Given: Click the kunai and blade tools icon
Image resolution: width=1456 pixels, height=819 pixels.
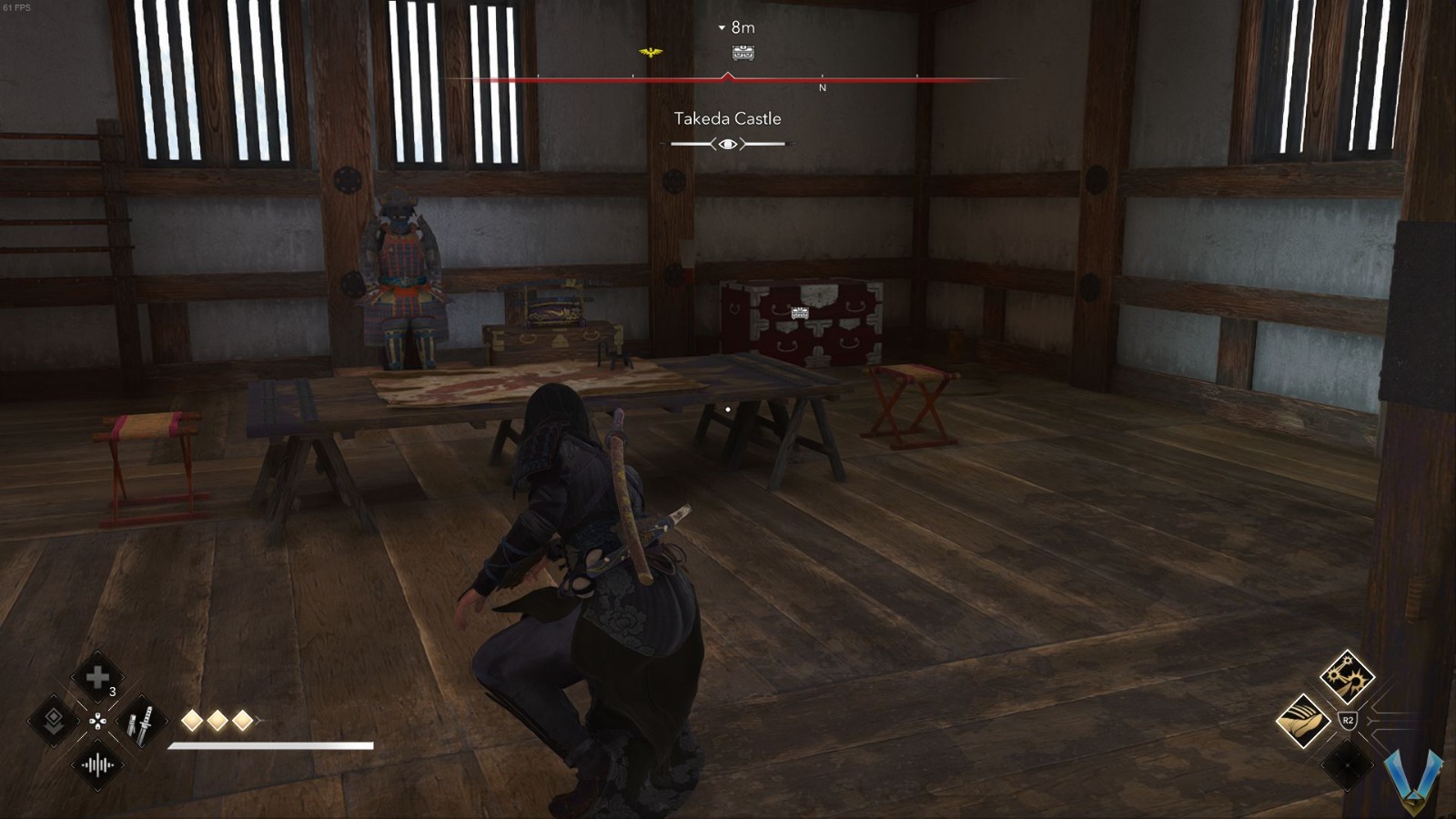Looking at the screenshot, I should pos(143,719).
